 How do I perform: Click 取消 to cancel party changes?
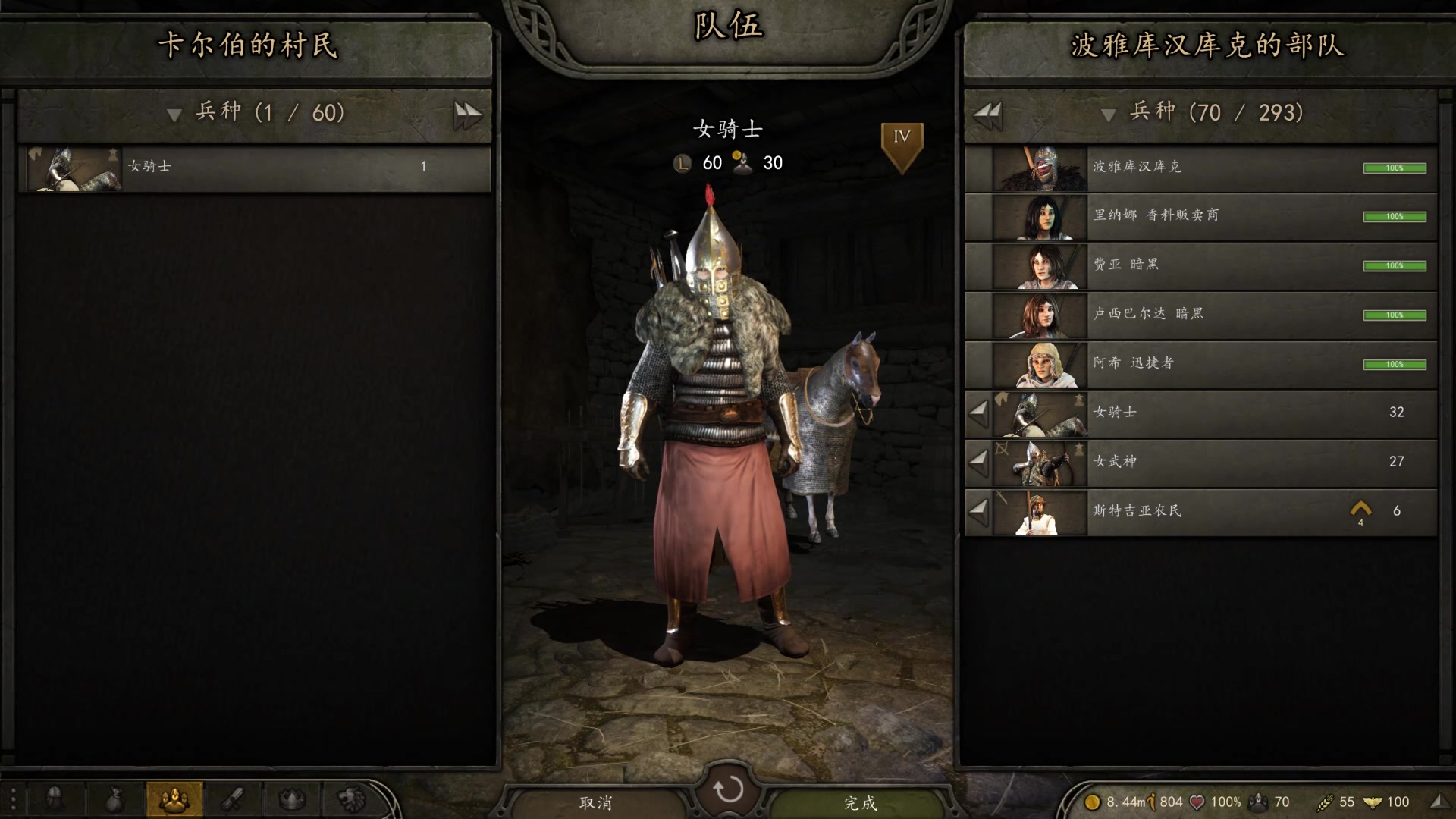tap(596, 802)
